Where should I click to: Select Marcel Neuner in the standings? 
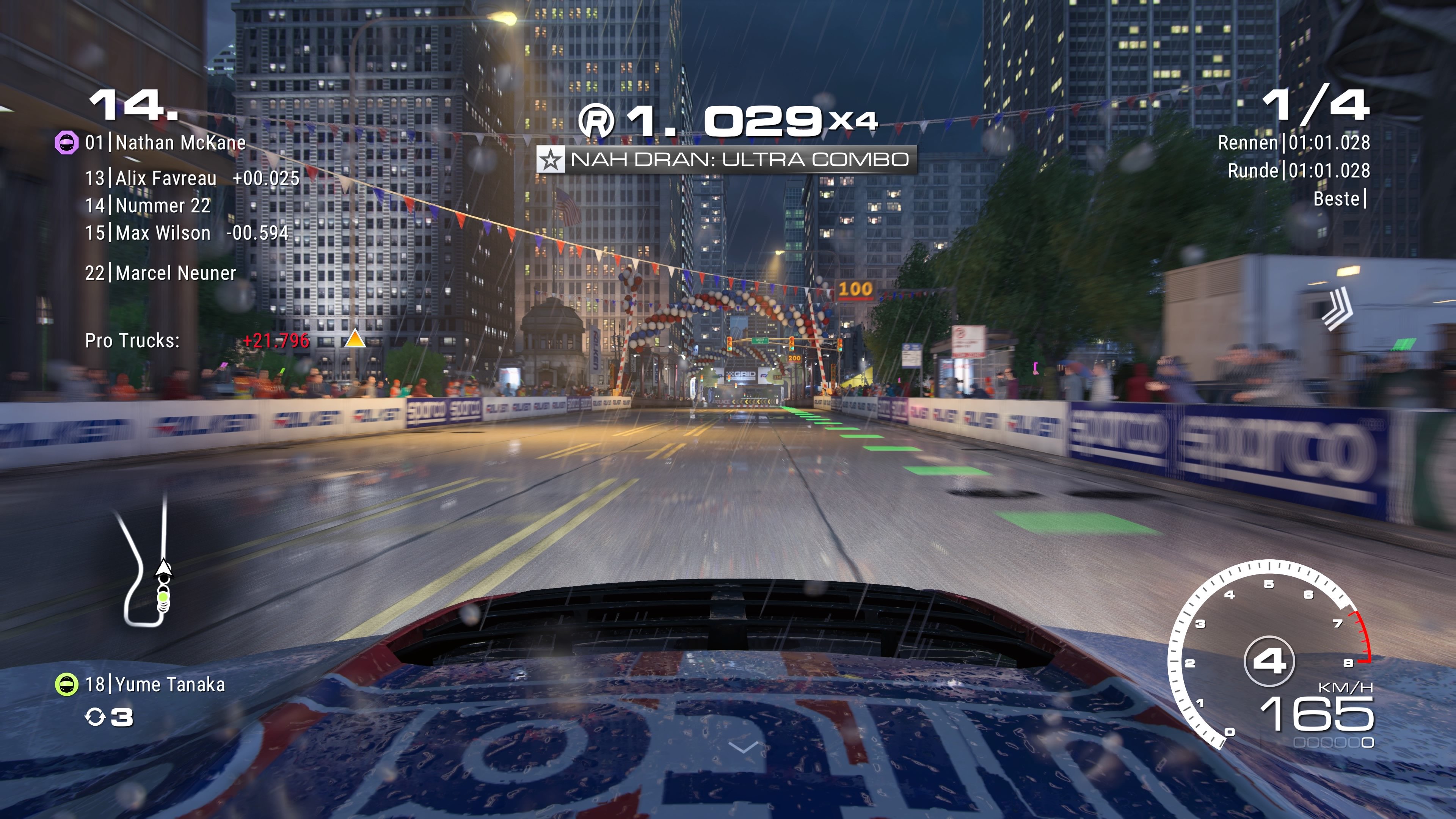coord(160,273)
